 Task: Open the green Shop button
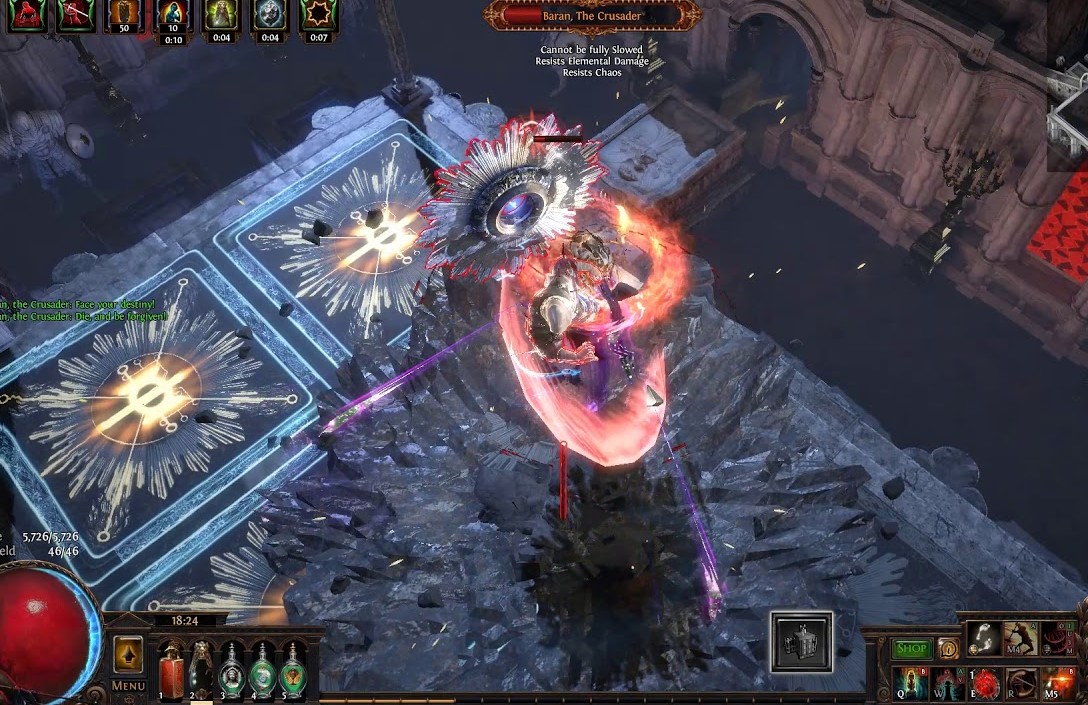(910, 648)
